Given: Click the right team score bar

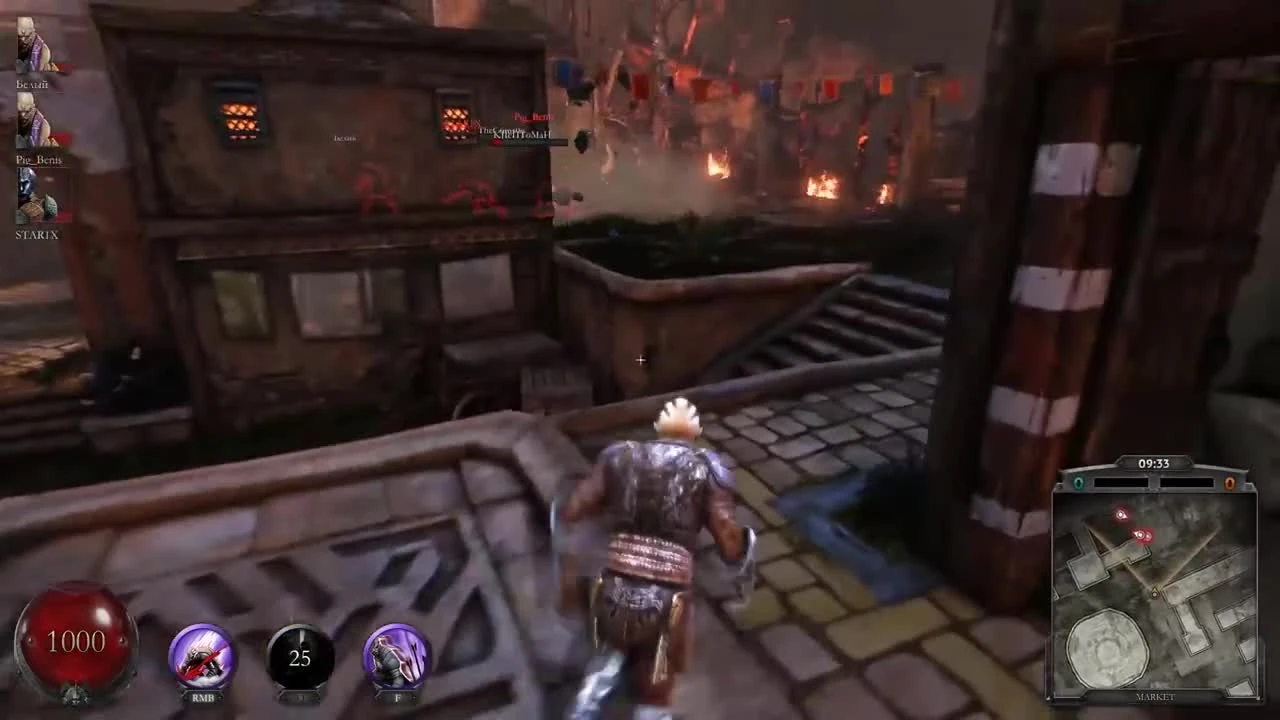Looking at the screenshot, I should coord(1188,483).
